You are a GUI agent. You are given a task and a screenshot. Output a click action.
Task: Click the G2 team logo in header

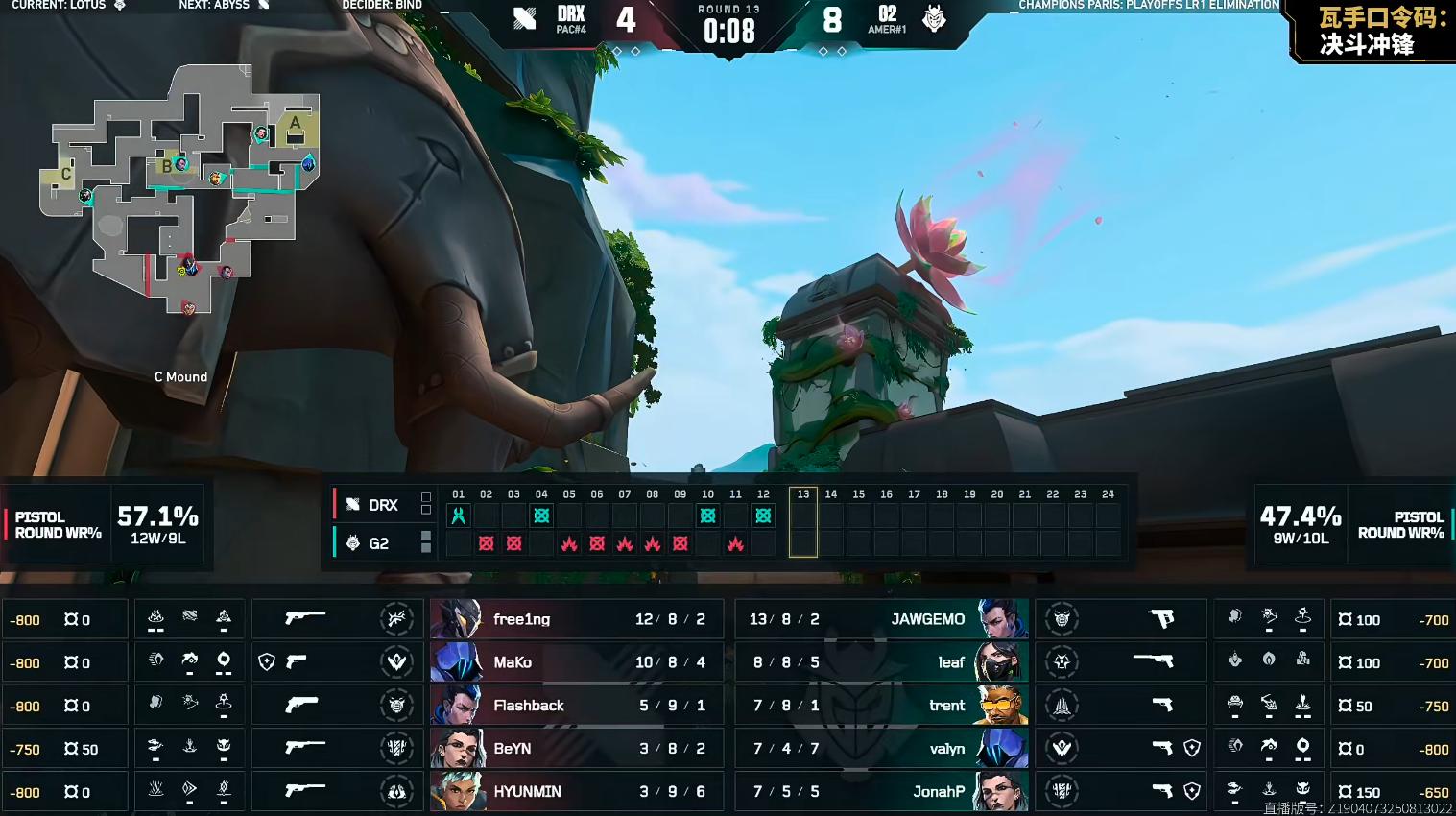coord(934,18)
